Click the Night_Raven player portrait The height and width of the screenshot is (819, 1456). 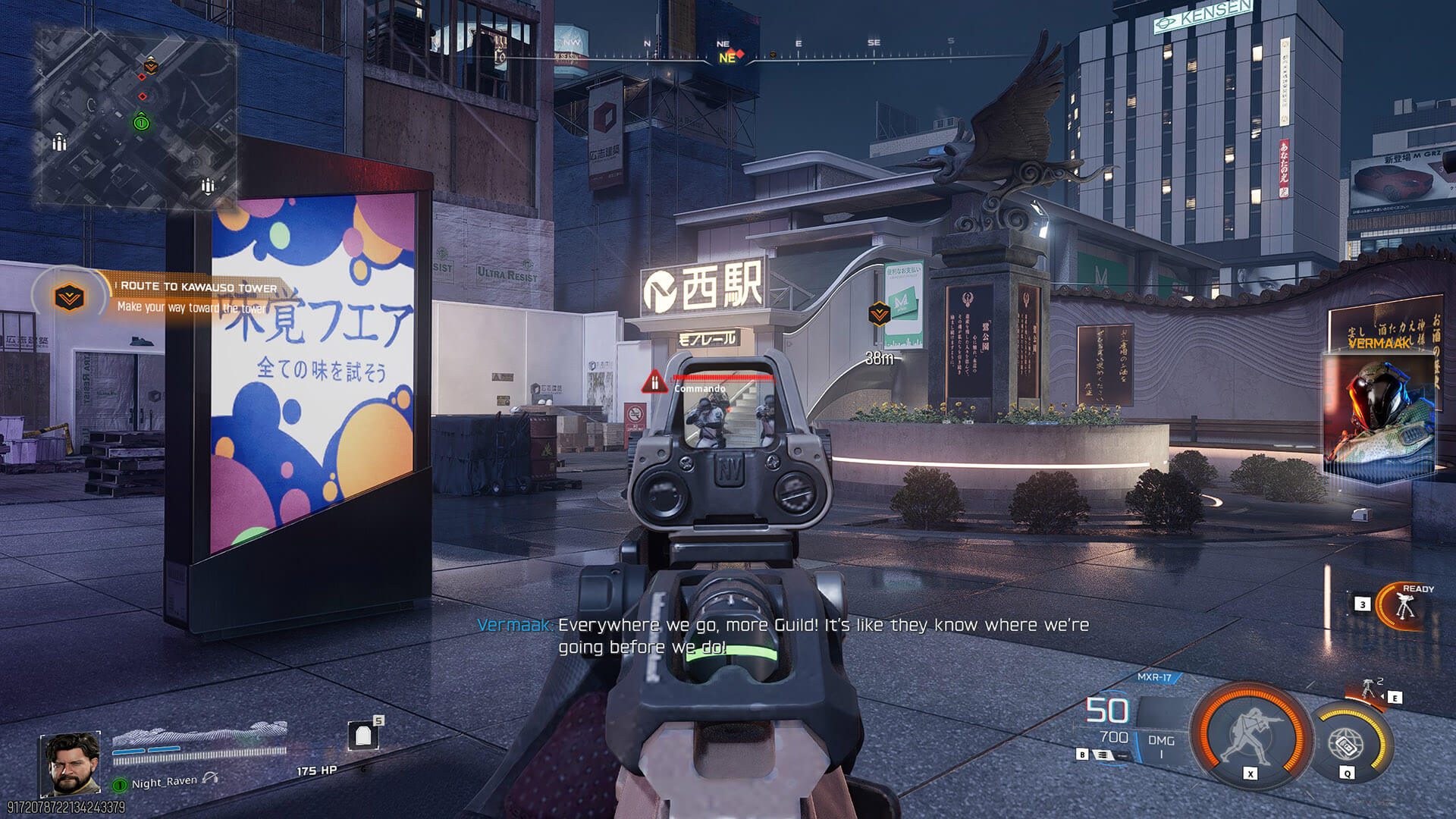(70, 761)
